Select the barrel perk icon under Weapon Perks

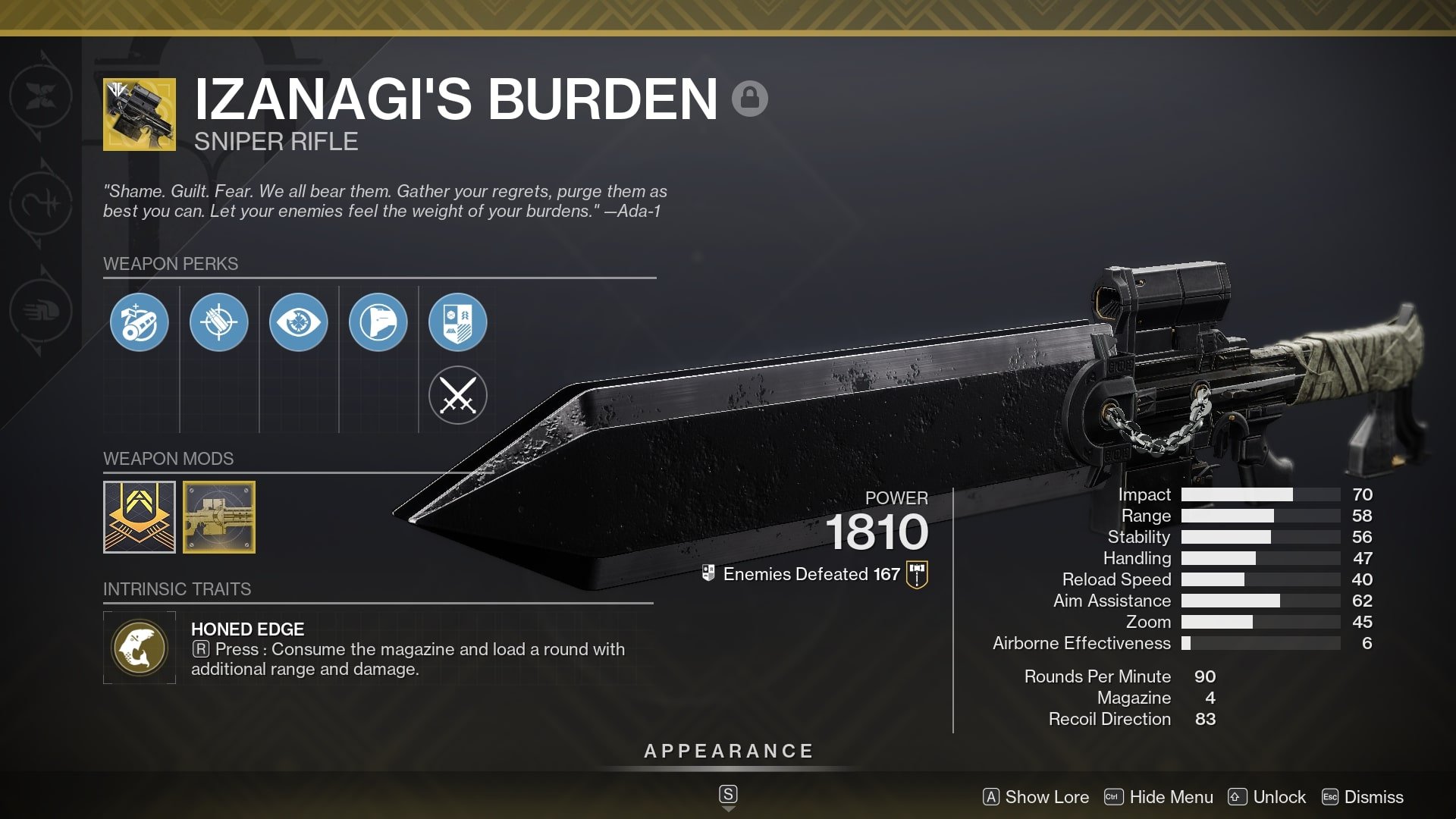coord(140,322)
